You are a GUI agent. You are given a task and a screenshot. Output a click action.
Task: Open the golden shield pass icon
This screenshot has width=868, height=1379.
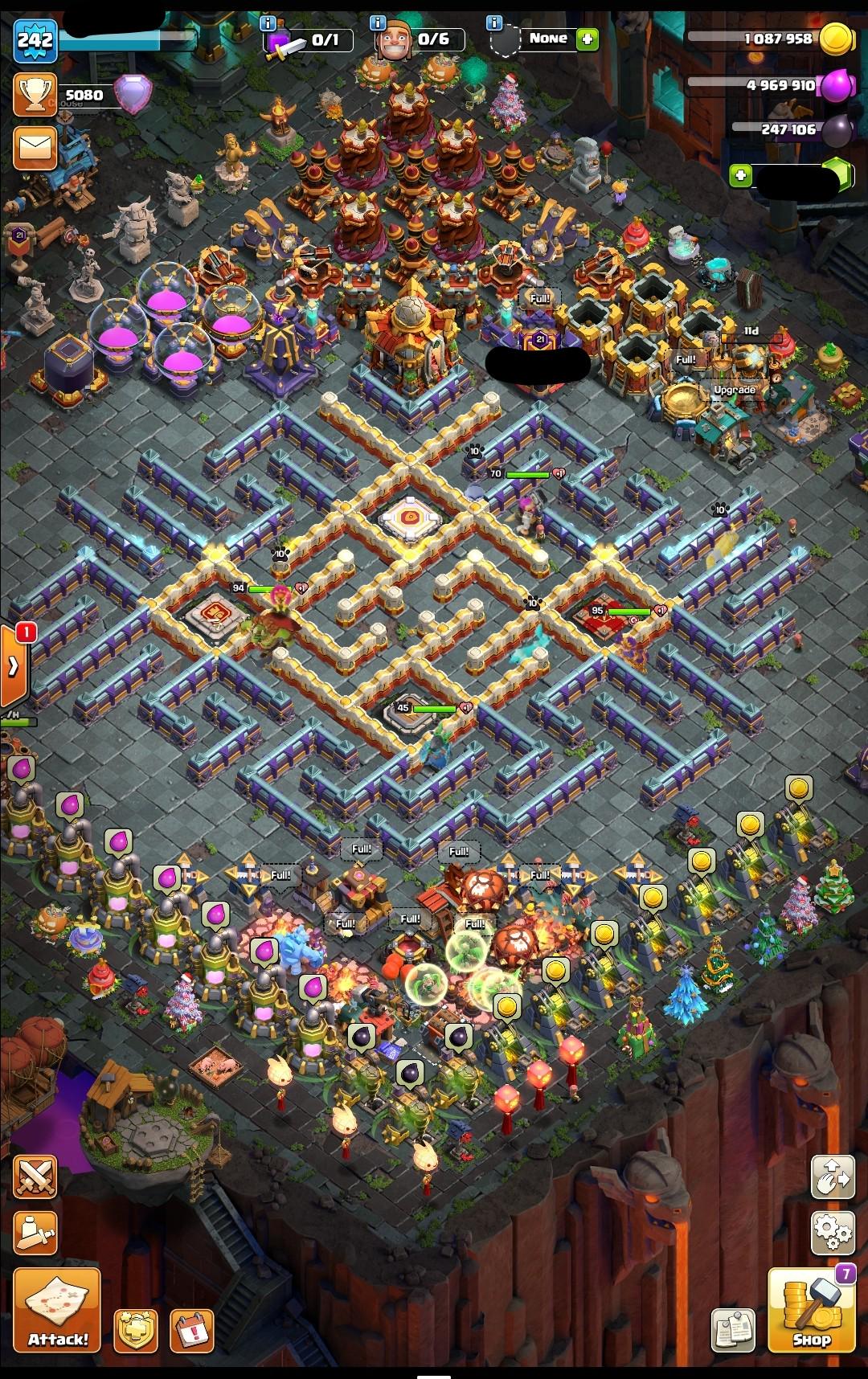coord(135,1331)
